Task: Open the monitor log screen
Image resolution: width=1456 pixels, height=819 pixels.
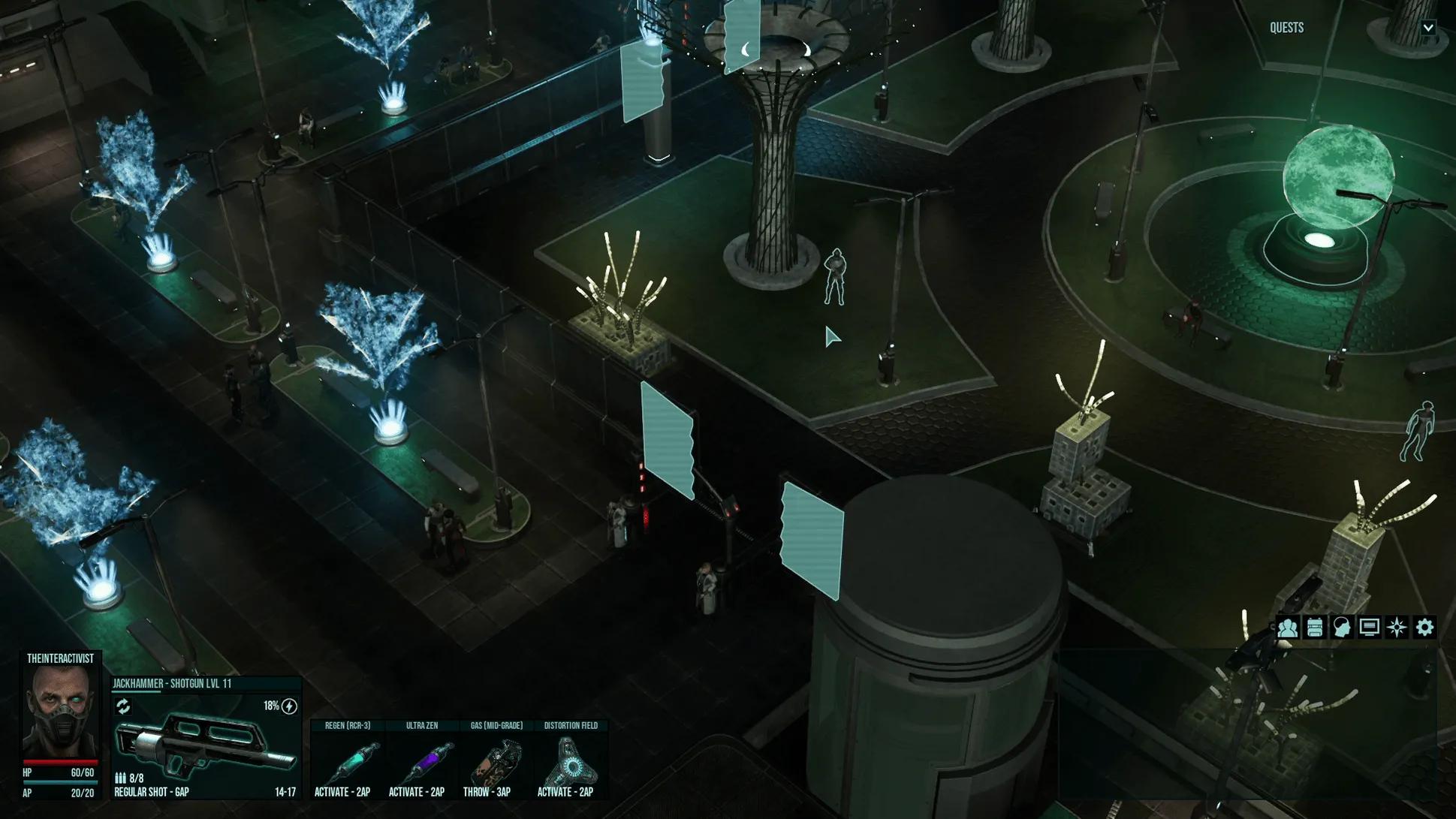Action: click(1369, 628)
